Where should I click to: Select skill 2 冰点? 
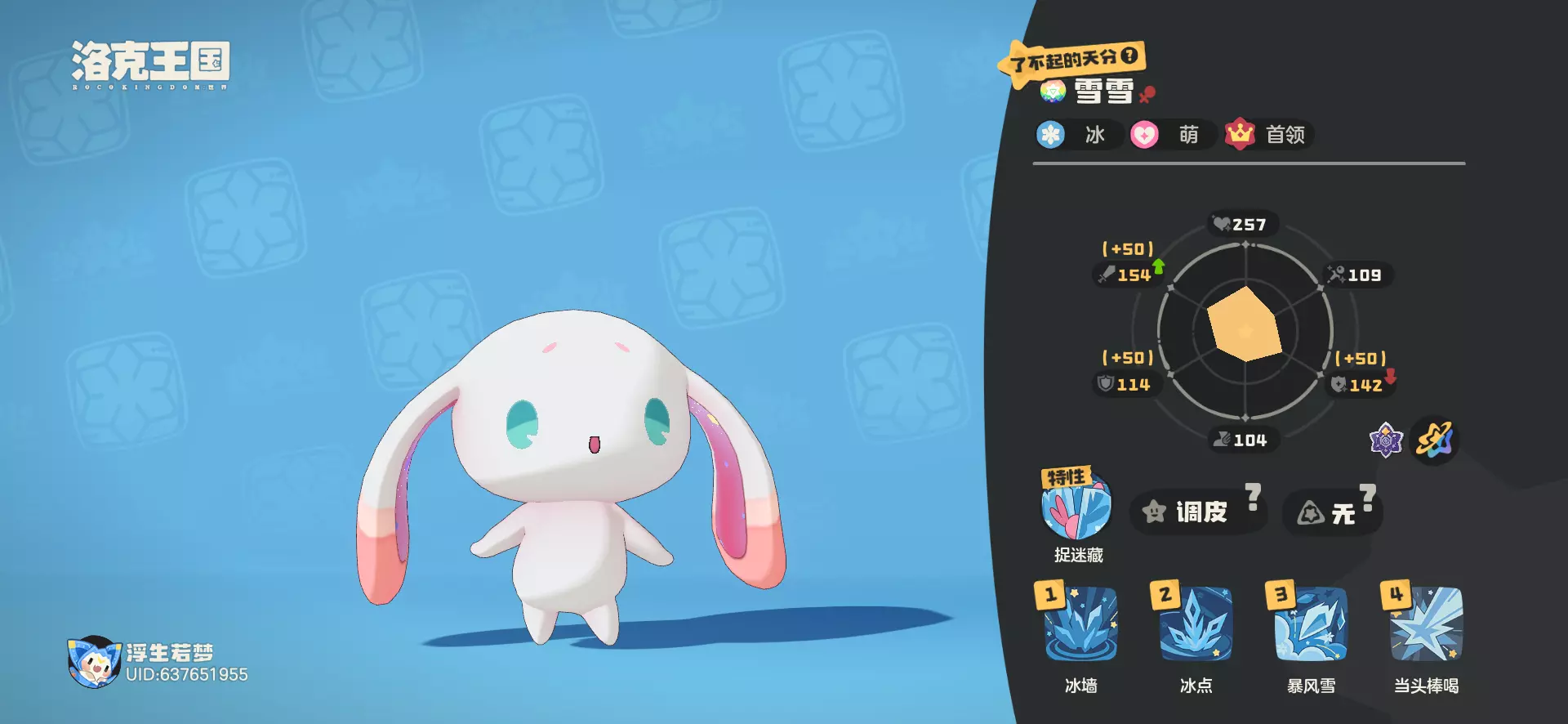[1196, 625]
